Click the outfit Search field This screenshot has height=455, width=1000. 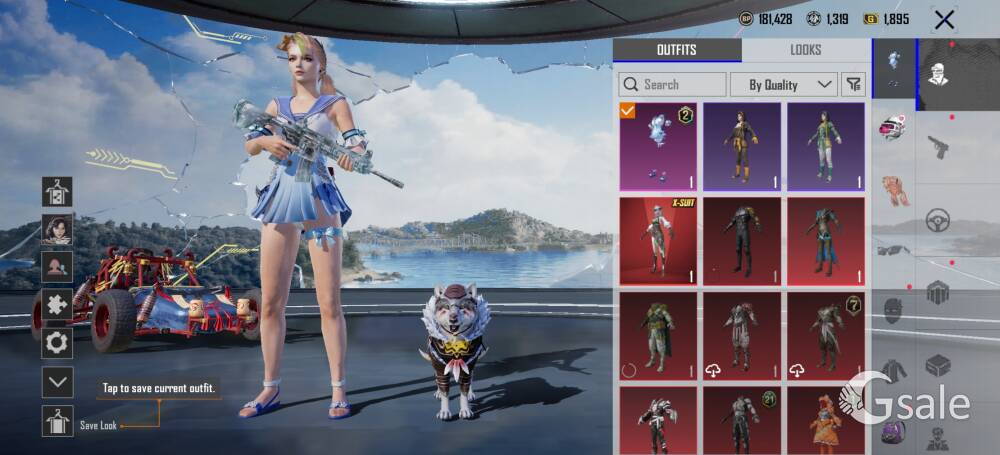[673, 85]
